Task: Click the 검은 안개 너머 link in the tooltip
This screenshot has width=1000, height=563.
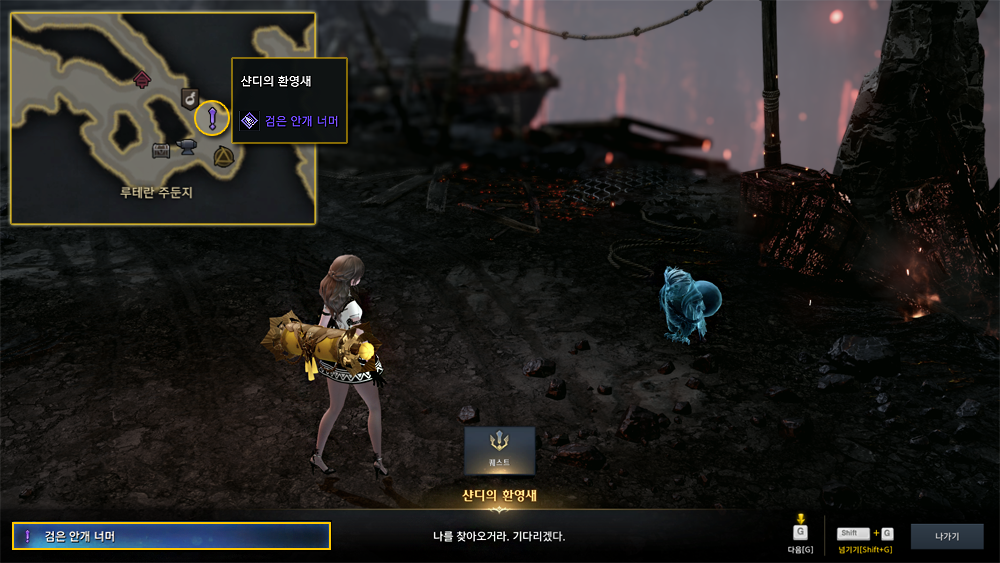Action: point(301,122)
